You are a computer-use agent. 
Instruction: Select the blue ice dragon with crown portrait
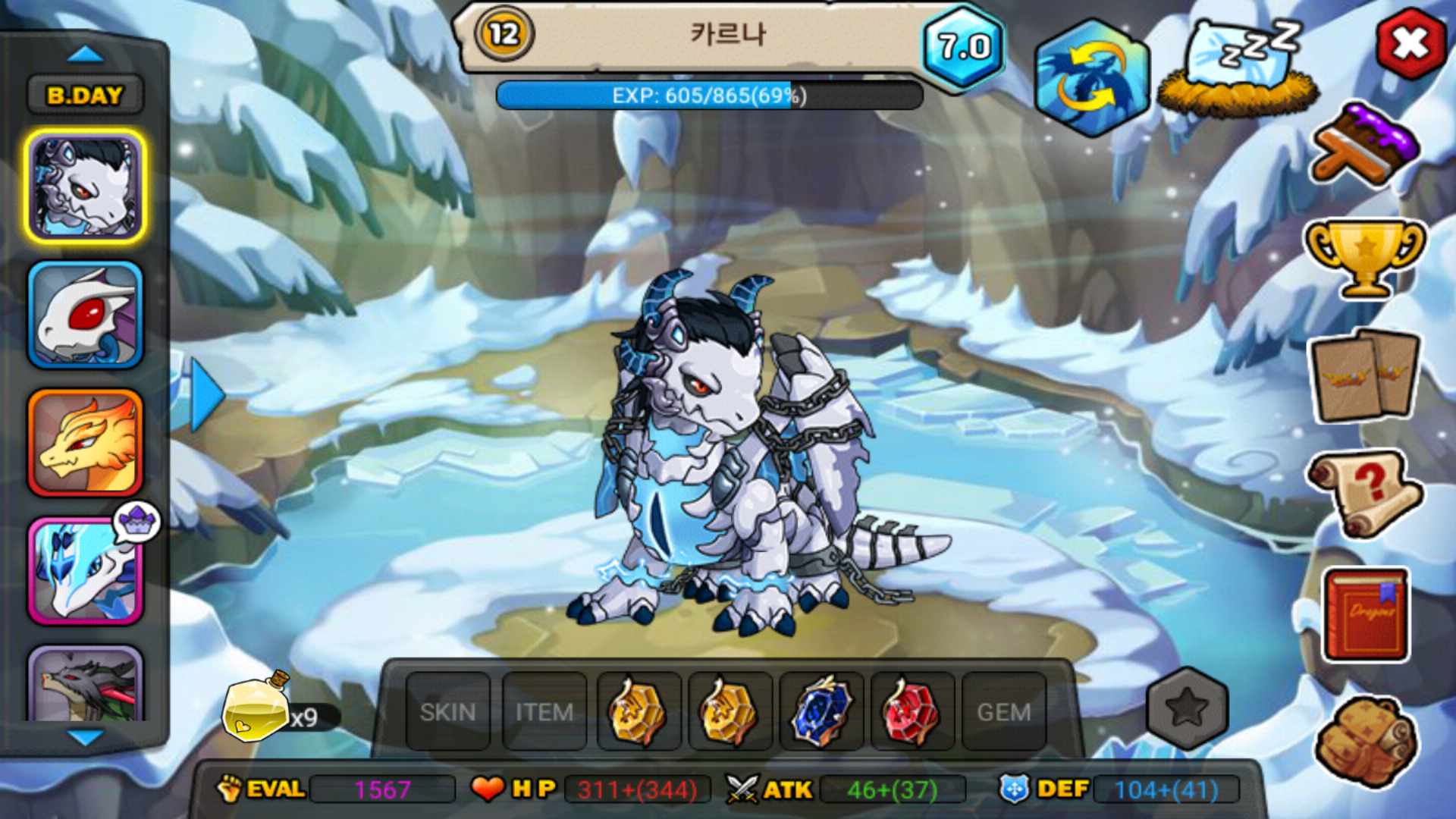[85, 572]
